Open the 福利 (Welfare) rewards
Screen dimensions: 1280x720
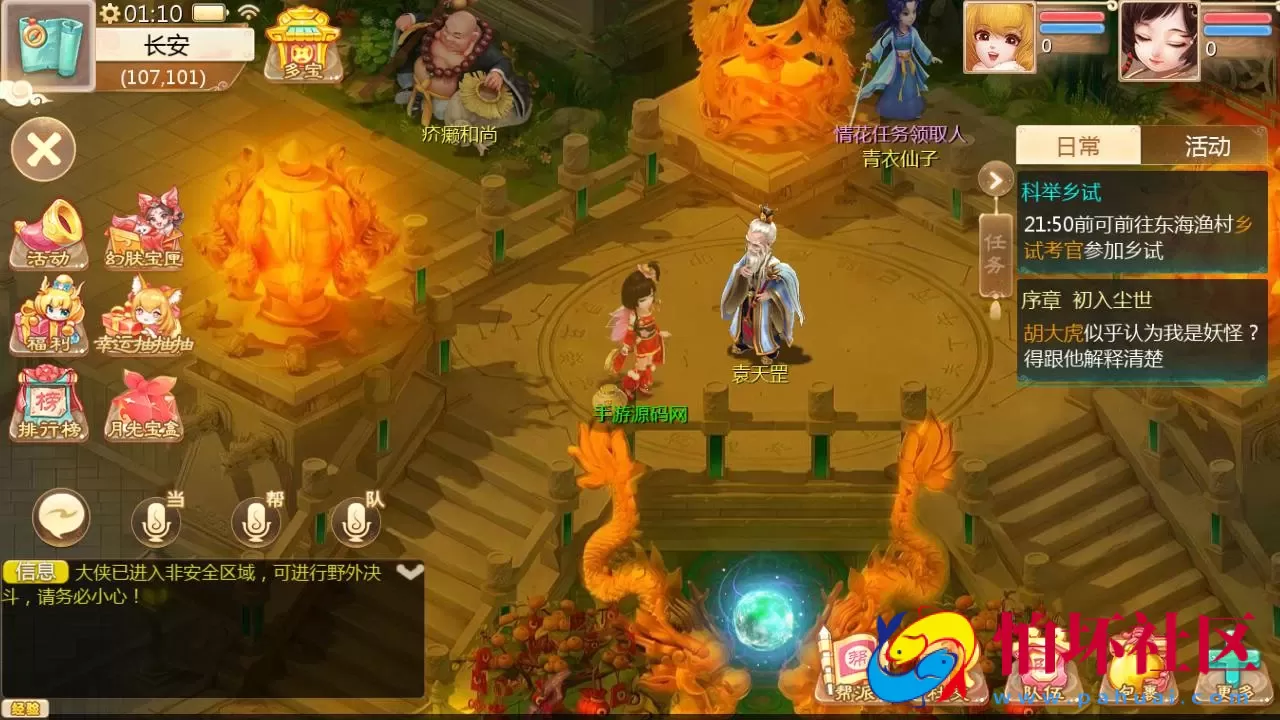(48, 320)
